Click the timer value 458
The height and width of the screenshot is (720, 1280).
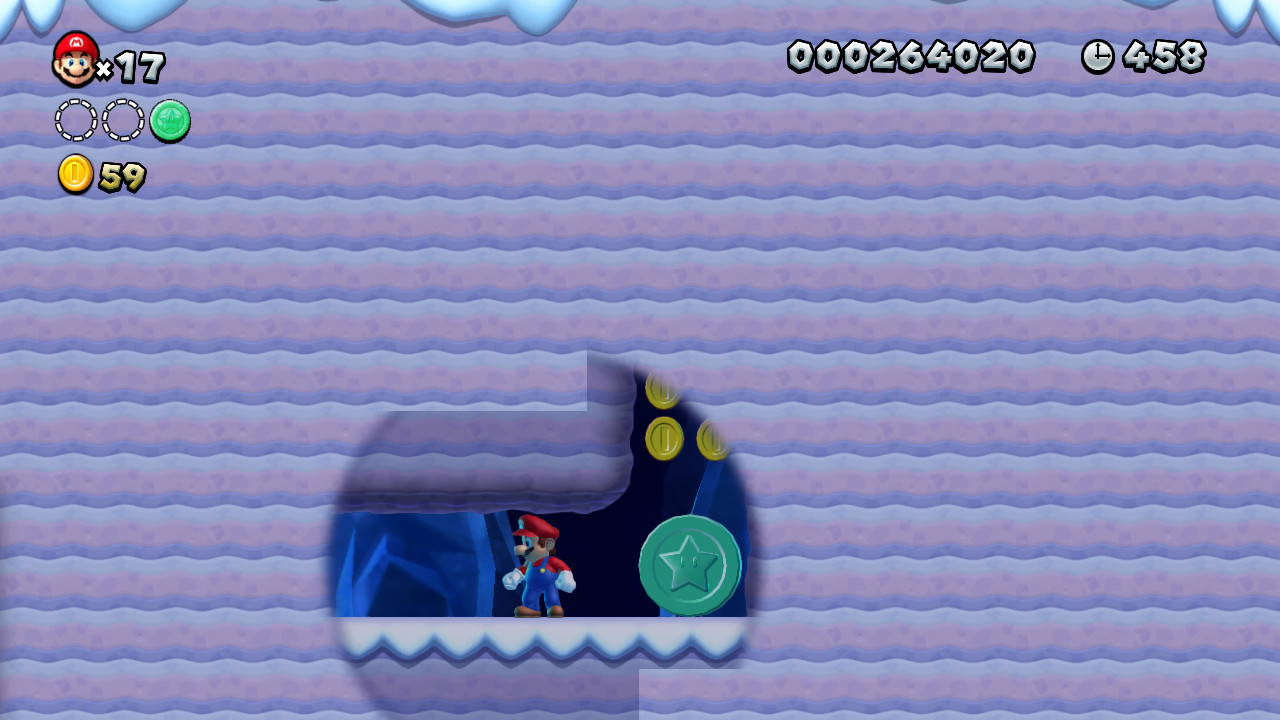coord(1165,58)
